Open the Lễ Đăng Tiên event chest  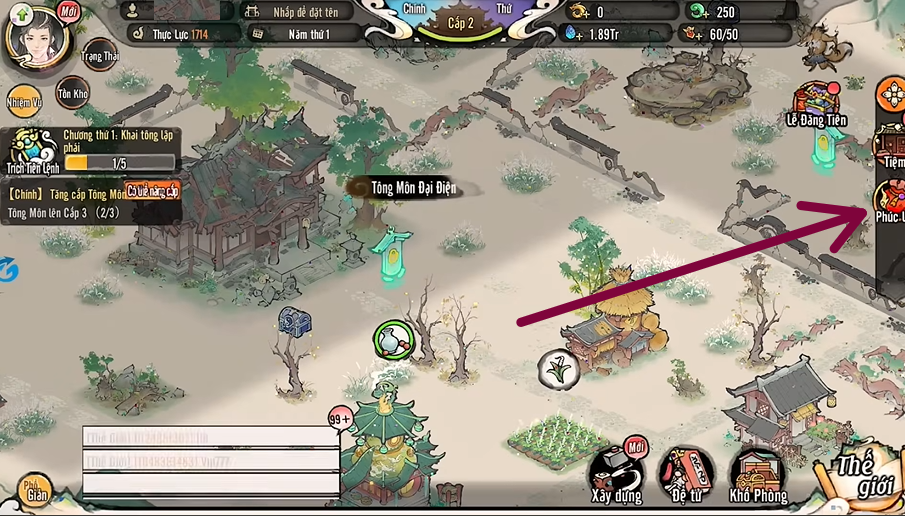(815, 104)
